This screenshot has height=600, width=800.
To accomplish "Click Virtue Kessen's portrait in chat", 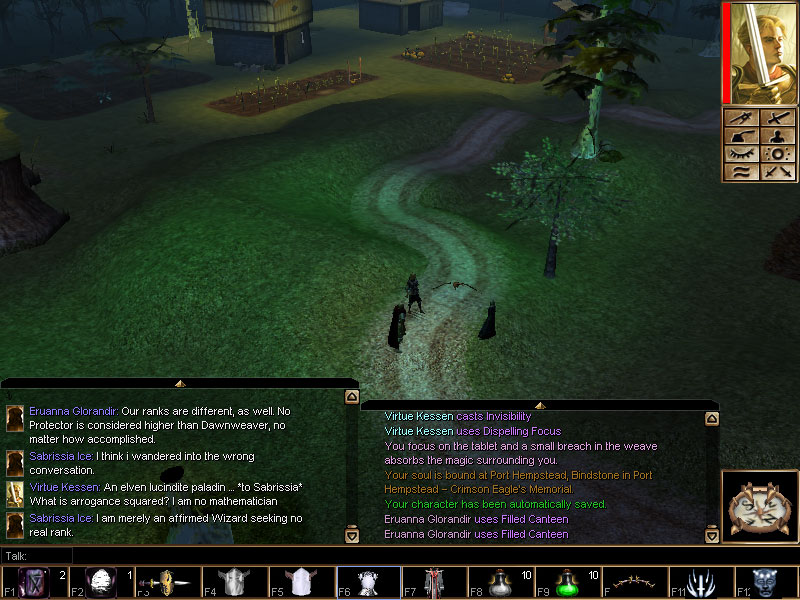I will [15, 493].
